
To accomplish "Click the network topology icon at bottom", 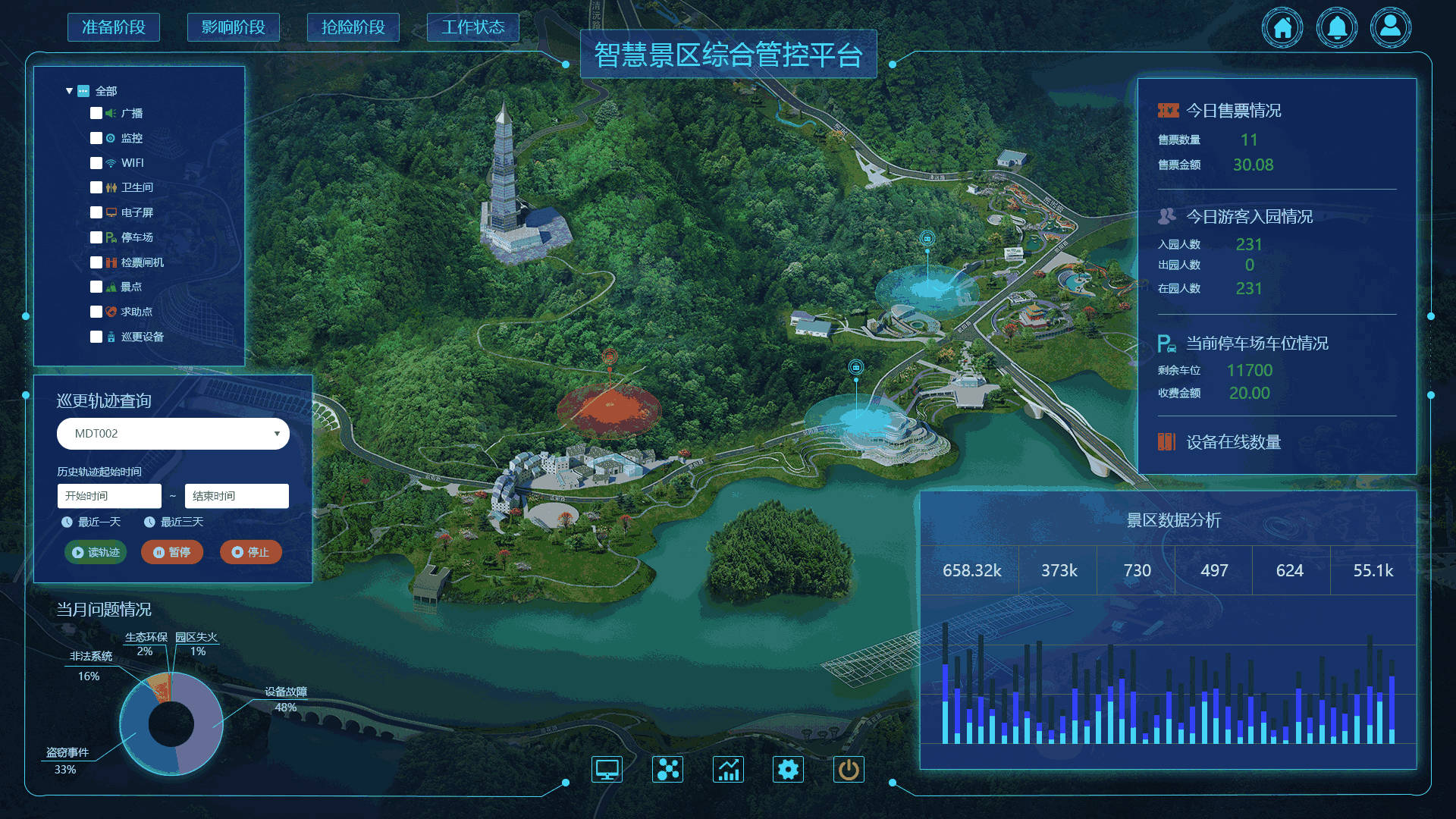I will pyautogui.click(x=667, y=768).
